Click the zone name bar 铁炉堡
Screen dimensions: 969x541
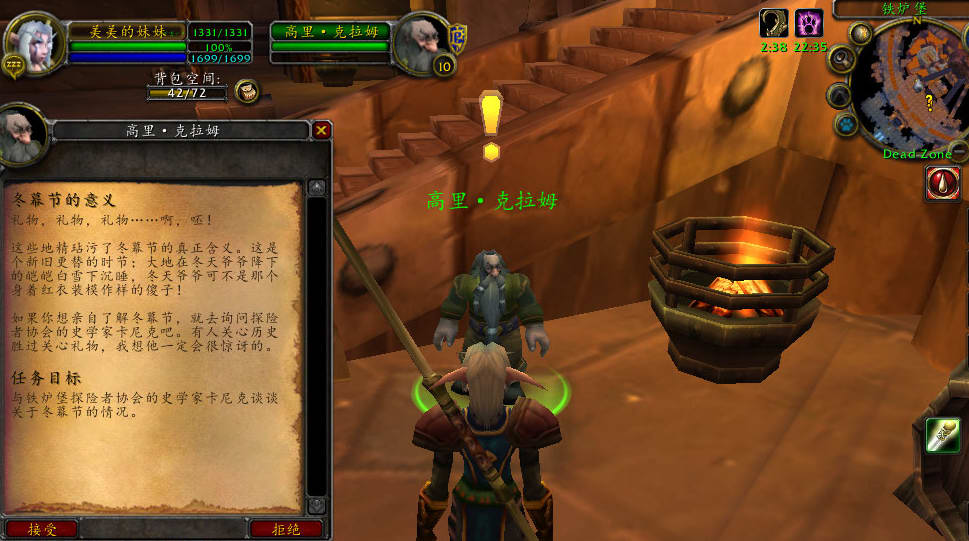pyautogui.click(x=905, y=8)
